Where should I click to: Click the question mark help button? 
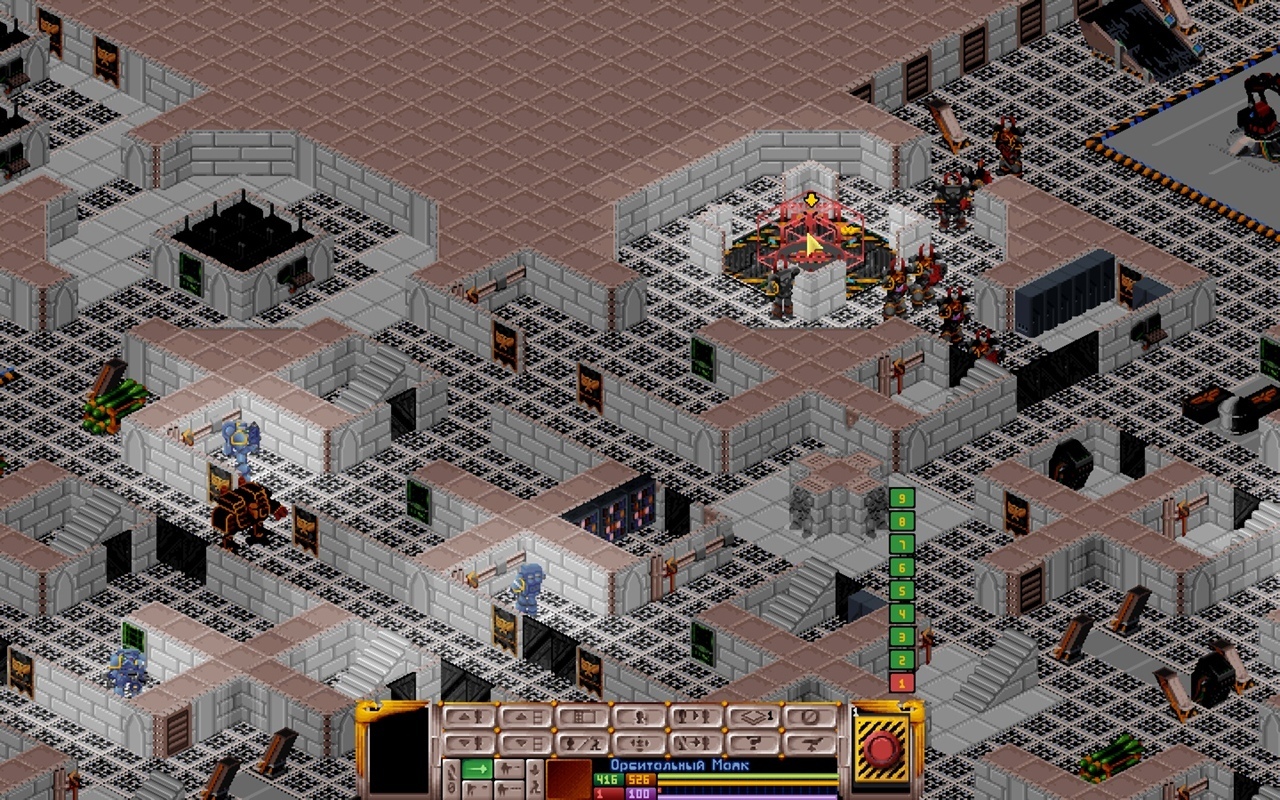point(753,743)
